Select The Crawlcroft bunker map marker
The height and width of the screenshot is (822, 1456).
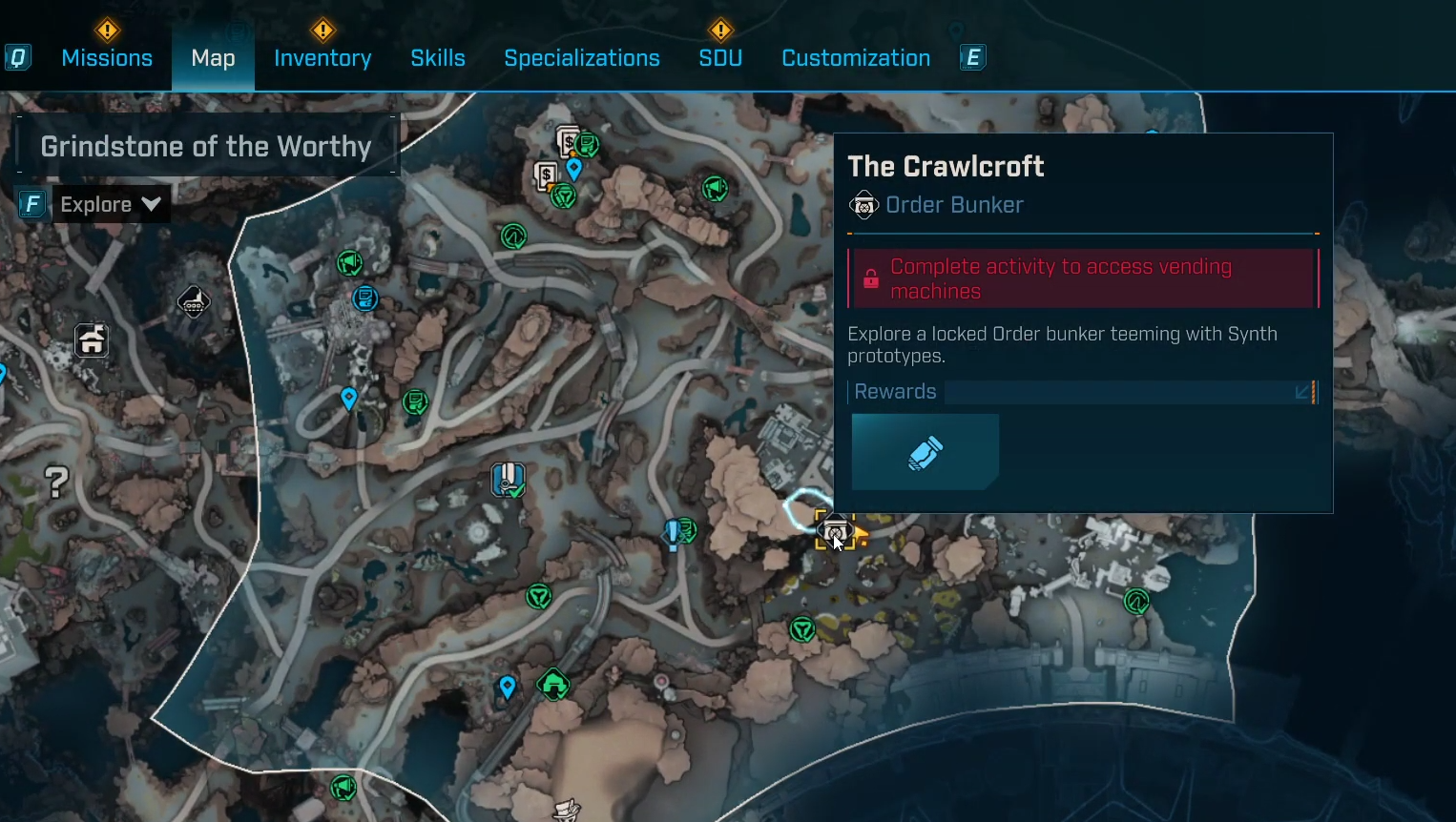pos(835,530)
